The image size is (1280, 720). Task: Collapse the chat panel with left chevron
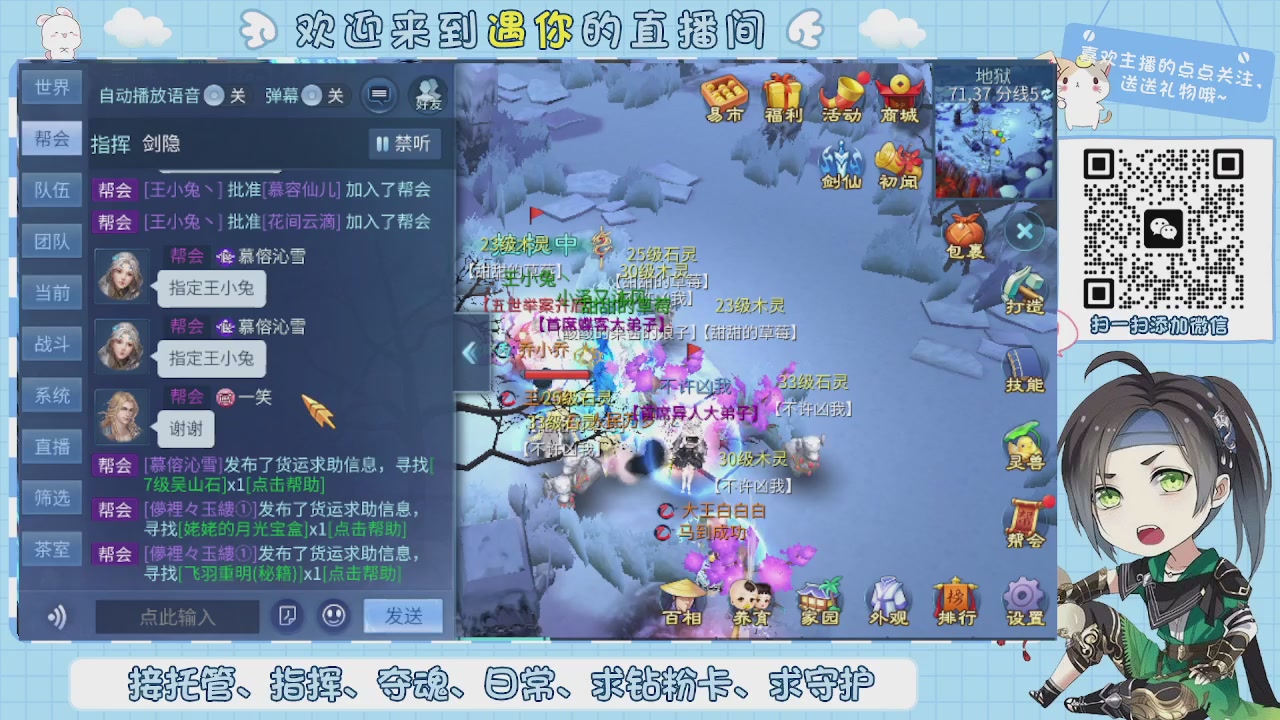(x=468, y=350)
